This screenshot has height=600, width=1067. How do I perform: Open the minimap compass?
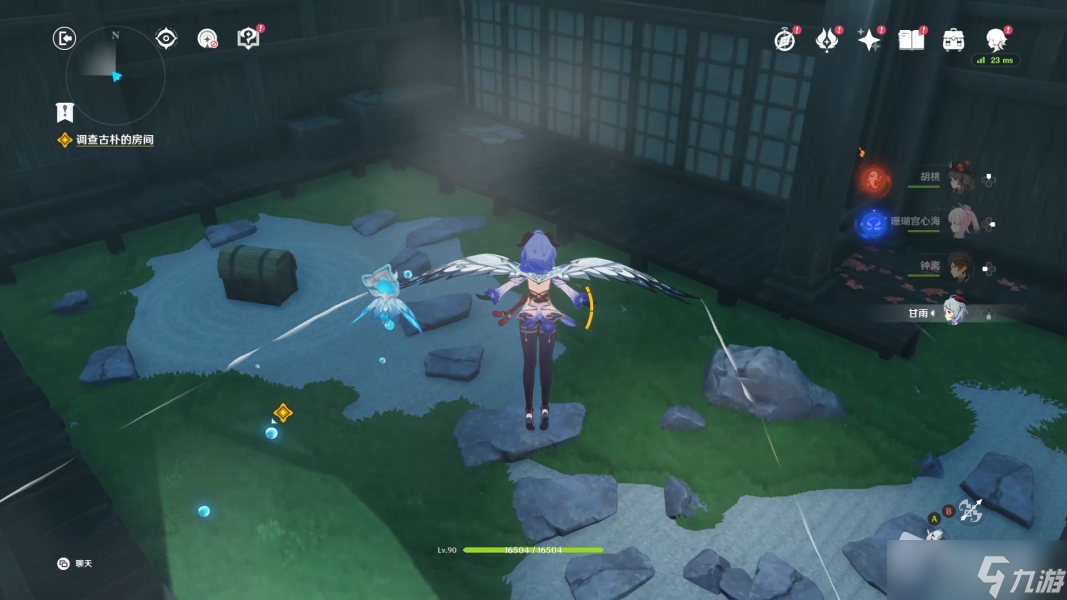point(114,73)
